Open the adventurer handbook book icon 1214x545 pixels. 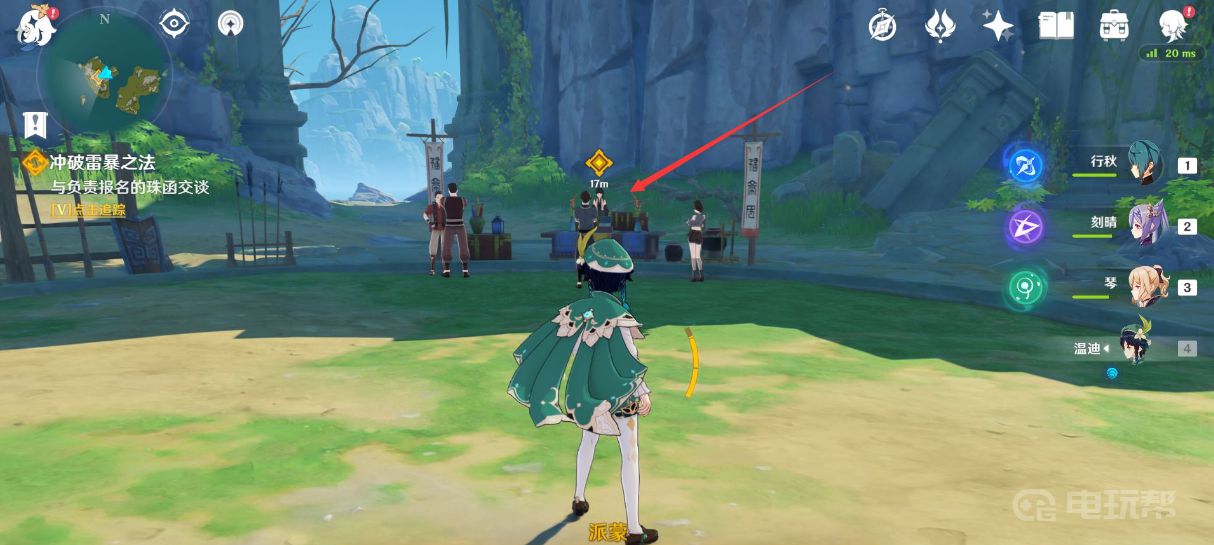[1056, 25]
